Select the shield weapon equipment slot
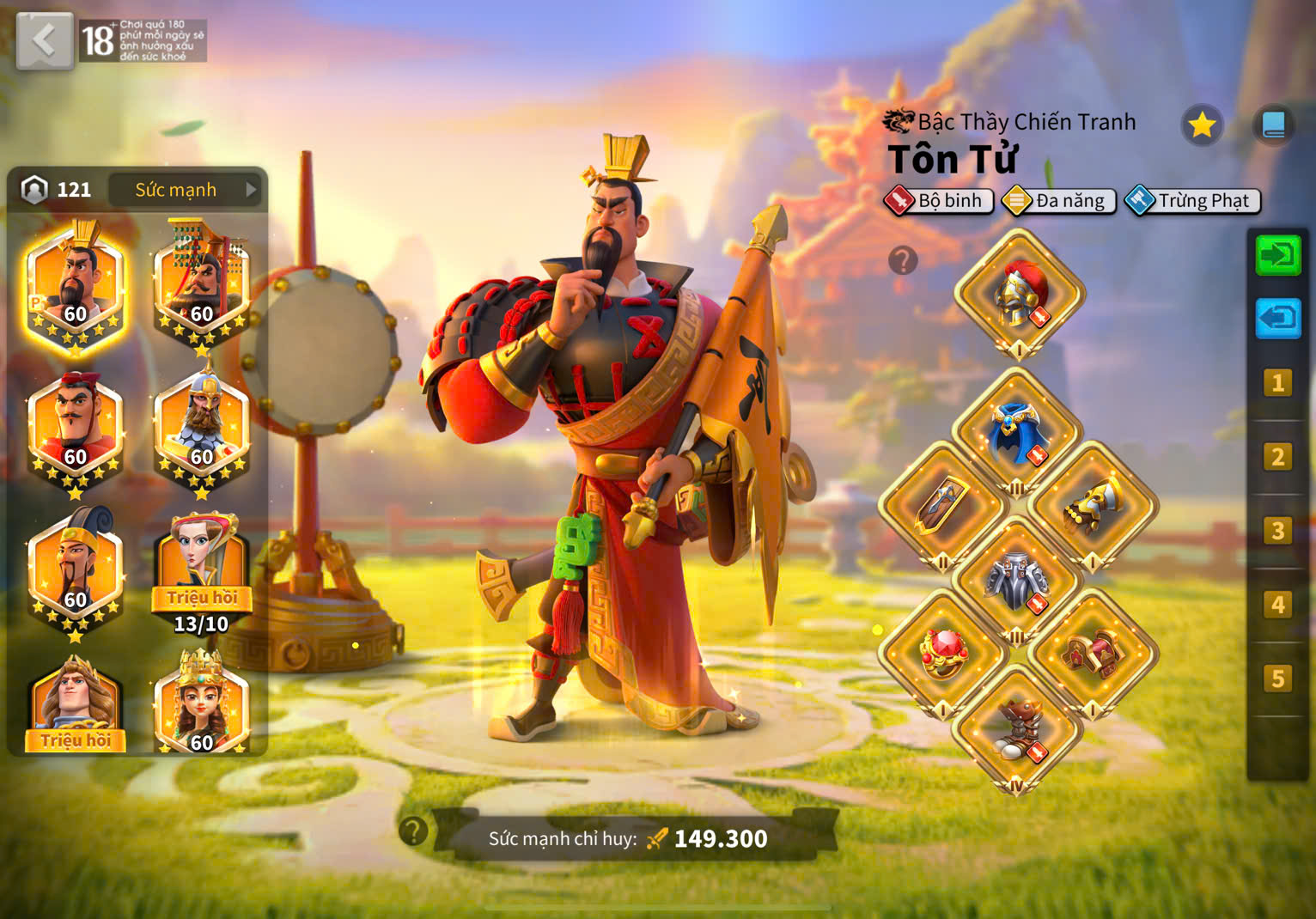 point(943,507)
